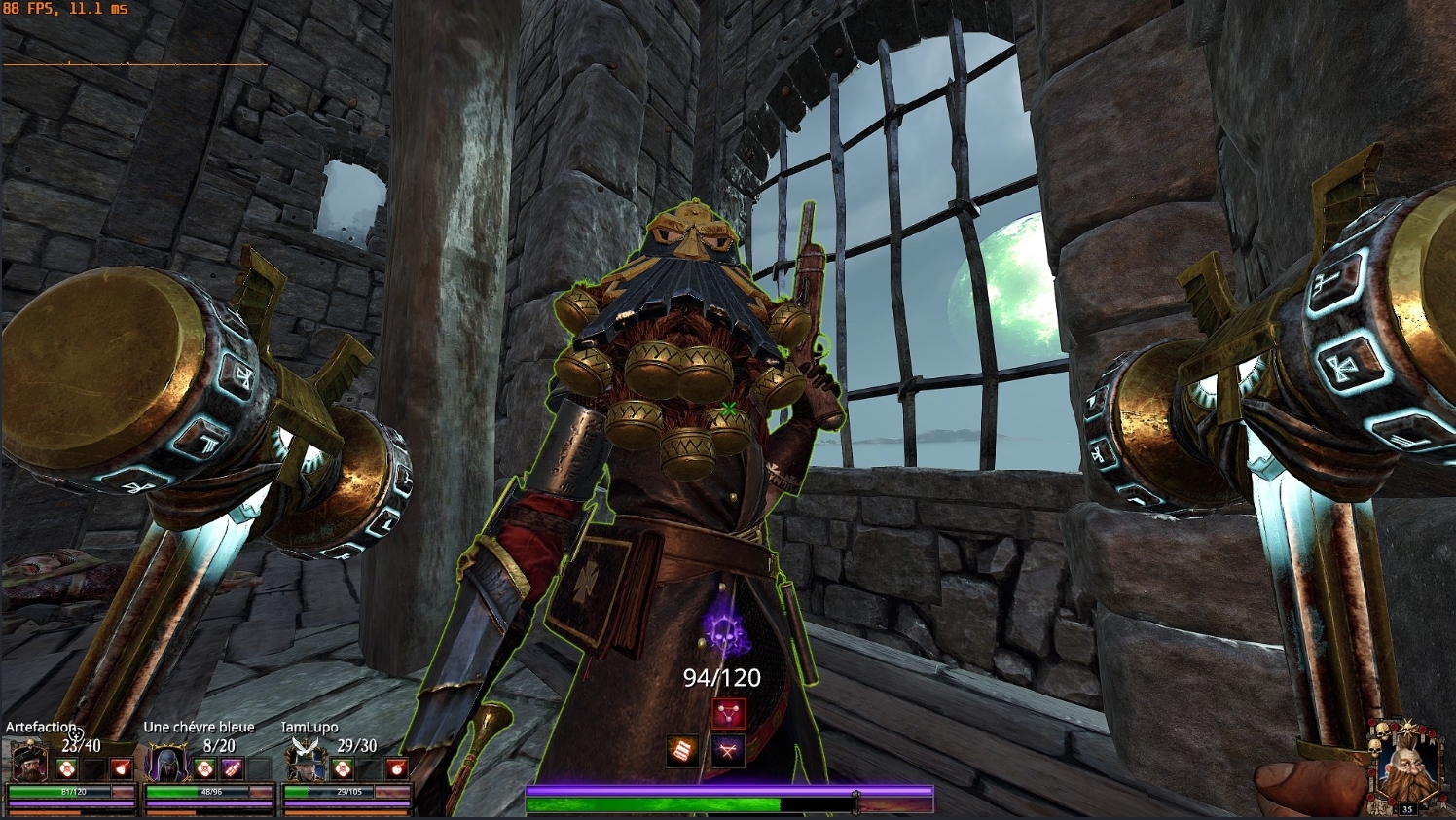This screenshot has height=820, width=1456.
Task: Select the orange striped buff icon
Action: 682,750
